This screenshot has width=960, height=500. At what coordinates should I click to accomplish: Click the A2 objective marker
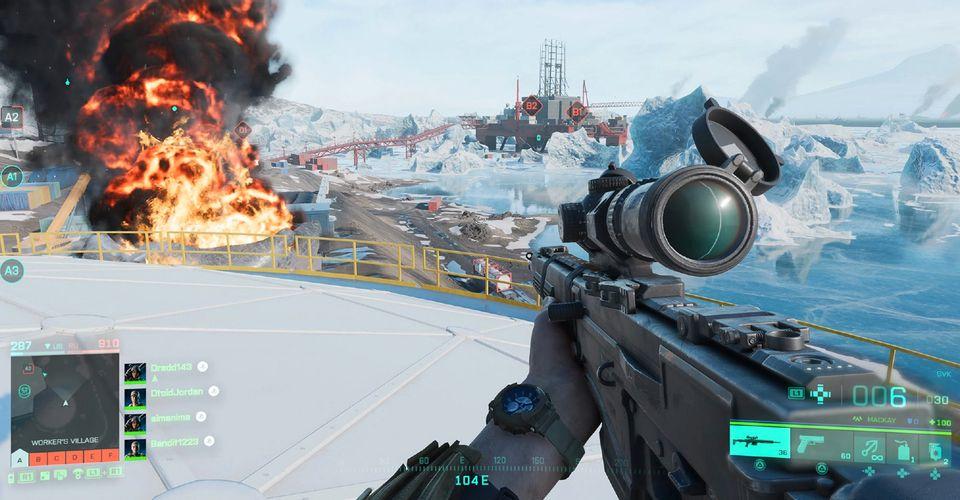[12, 117]
